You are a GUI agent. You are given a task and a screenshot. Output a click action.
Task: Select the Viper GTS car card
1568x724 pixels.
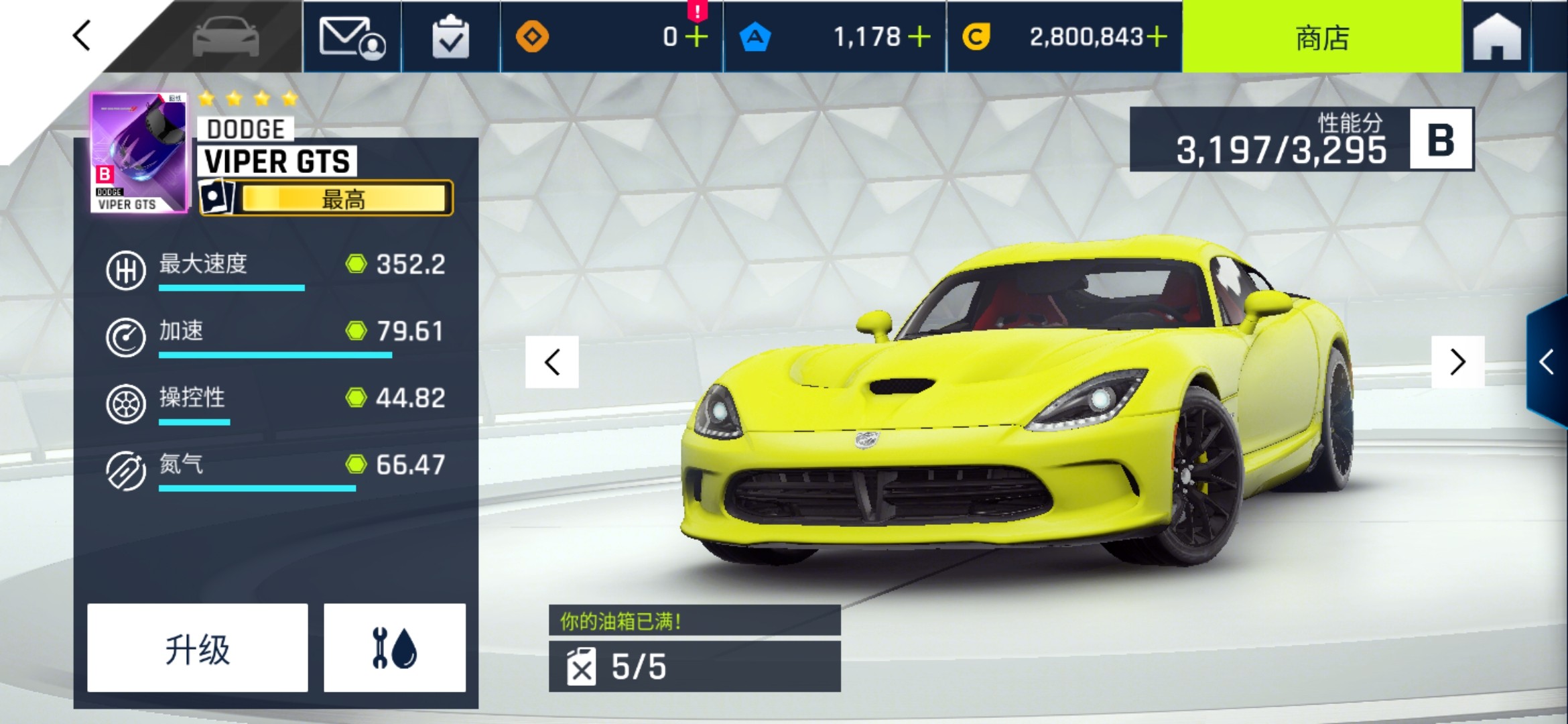pos(139,153)
